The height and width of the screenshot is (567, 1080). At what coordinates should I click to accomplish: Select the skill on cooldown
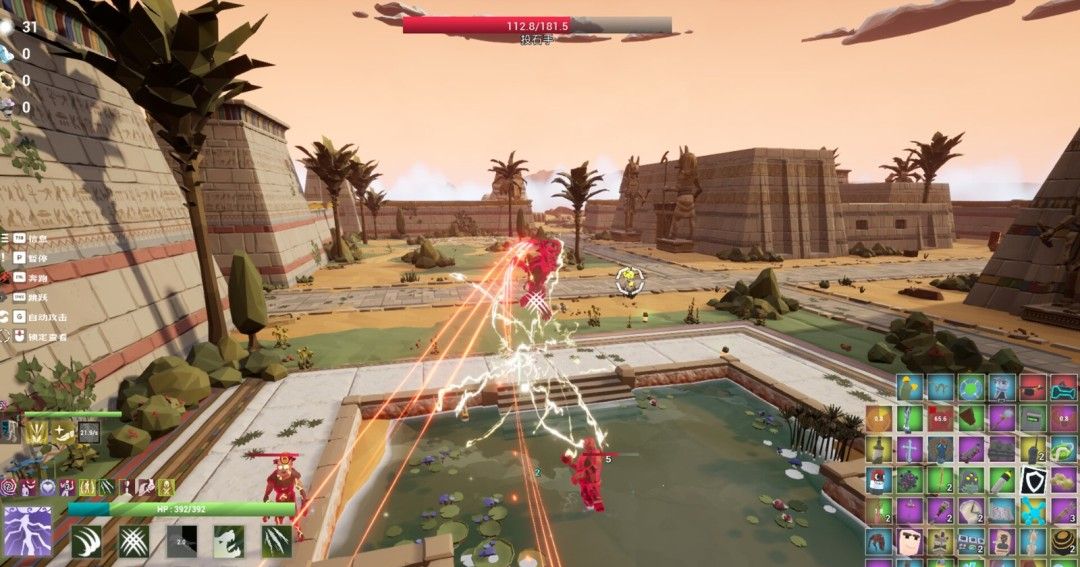[181, 541]
